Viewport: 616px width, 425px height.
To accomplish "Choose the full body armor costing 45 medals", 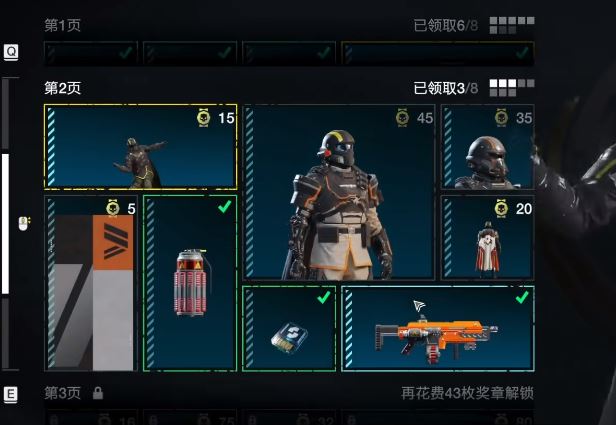I will [x=339, y=192].
